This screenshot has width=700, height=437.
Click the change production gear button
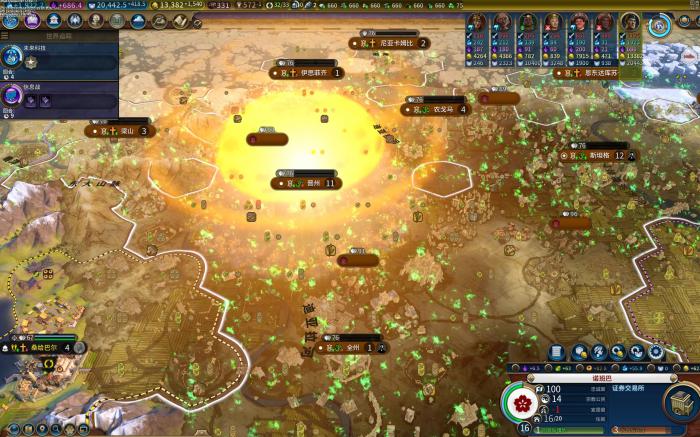pos(656,352)
